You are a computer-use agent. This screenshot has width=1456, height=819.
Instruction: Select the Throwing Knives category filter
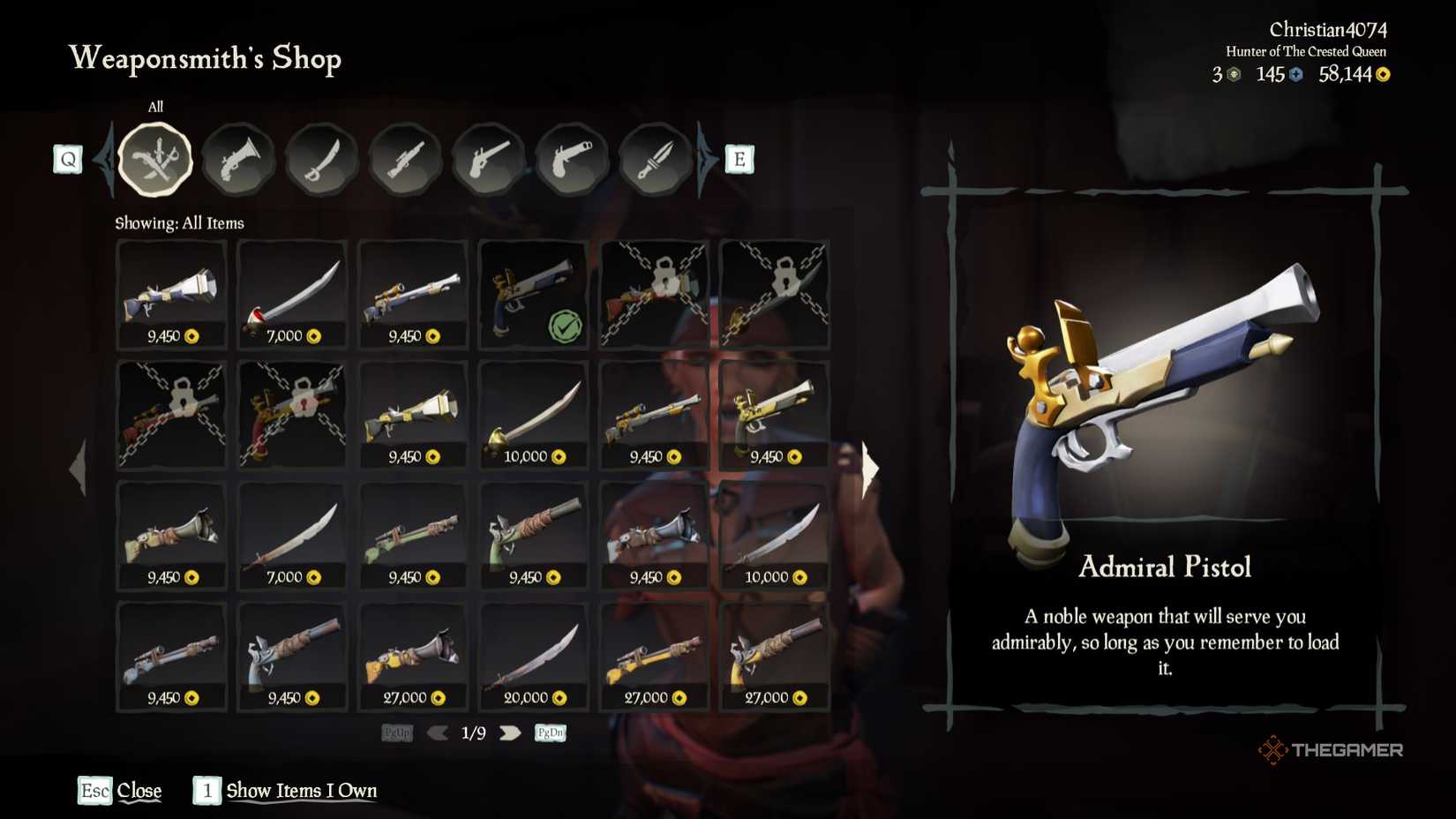(654, 160)
